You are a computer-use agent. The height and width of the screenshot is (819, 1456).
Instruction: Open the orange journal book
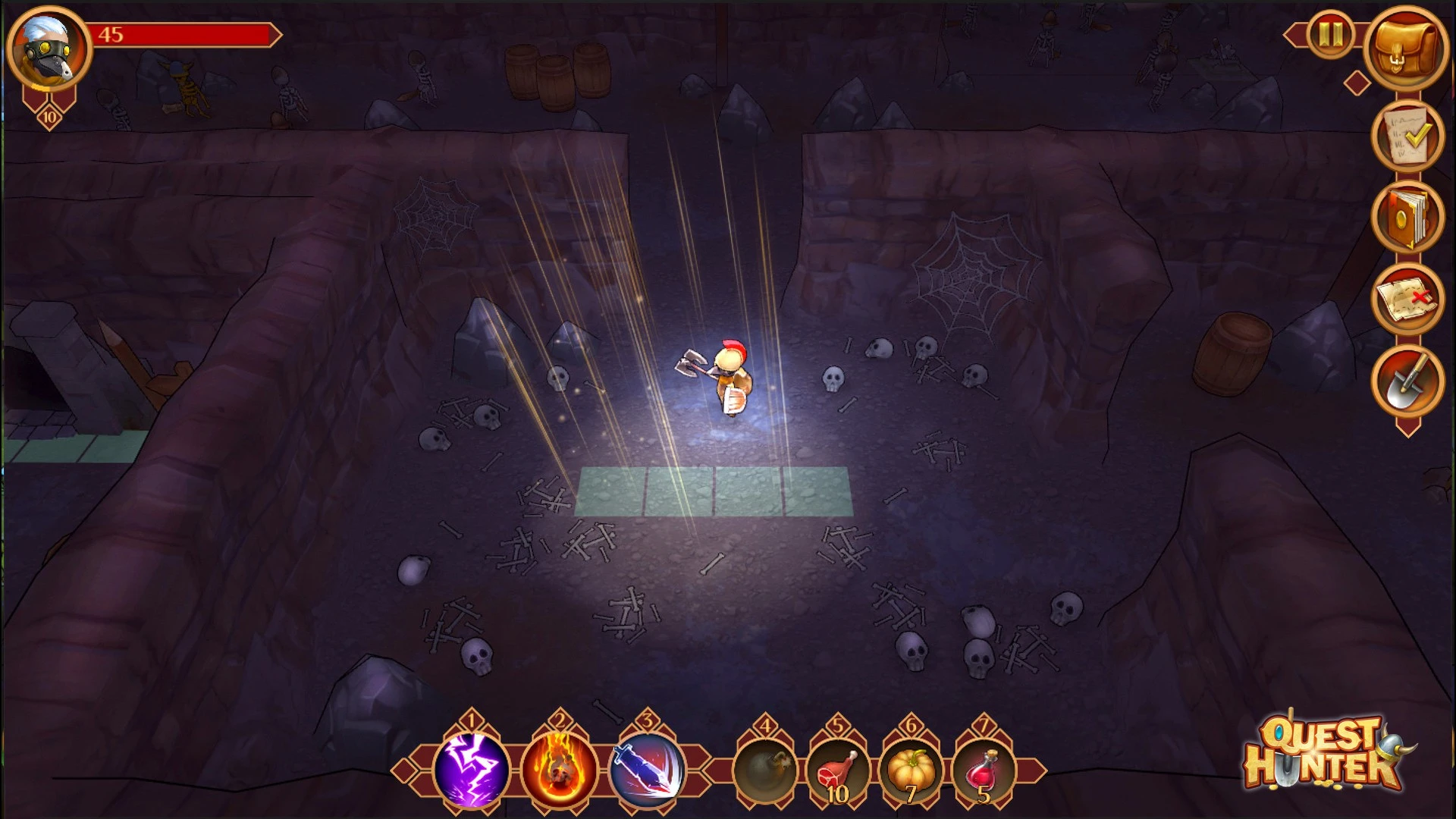tap(1407, 218)
